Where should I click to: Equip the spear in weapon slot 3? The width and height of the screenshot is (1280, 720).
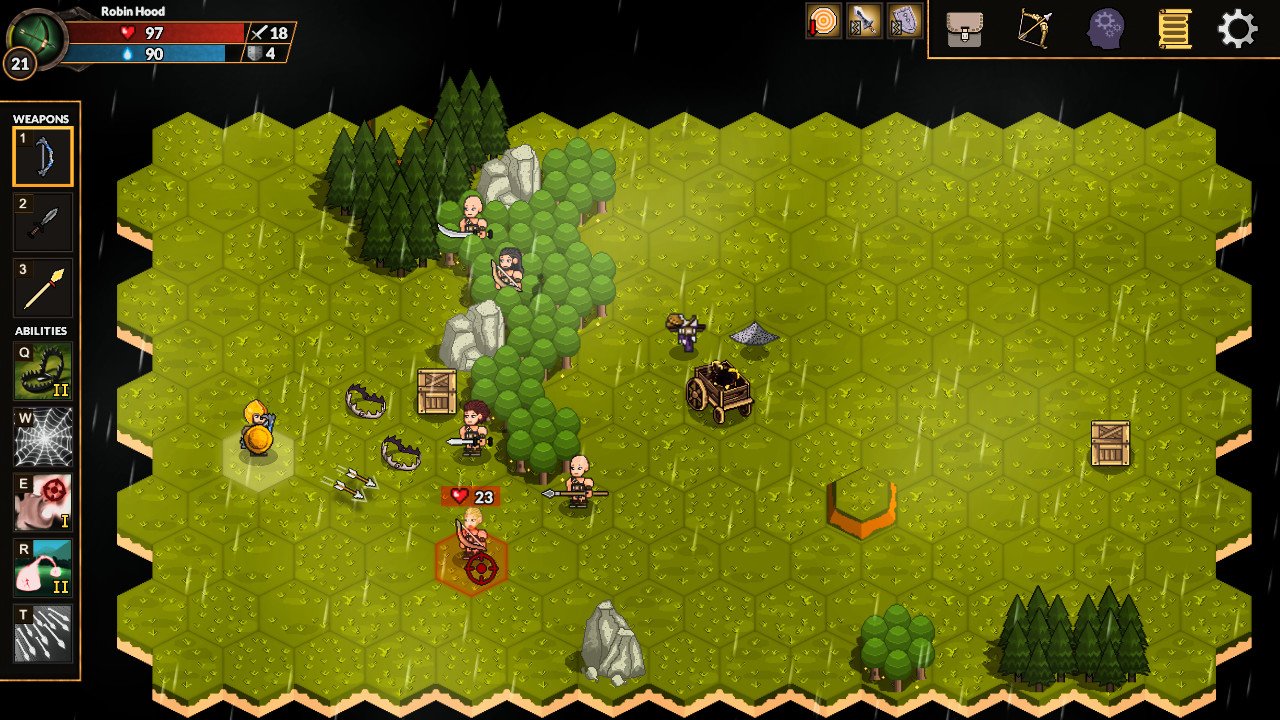point(43,287)
